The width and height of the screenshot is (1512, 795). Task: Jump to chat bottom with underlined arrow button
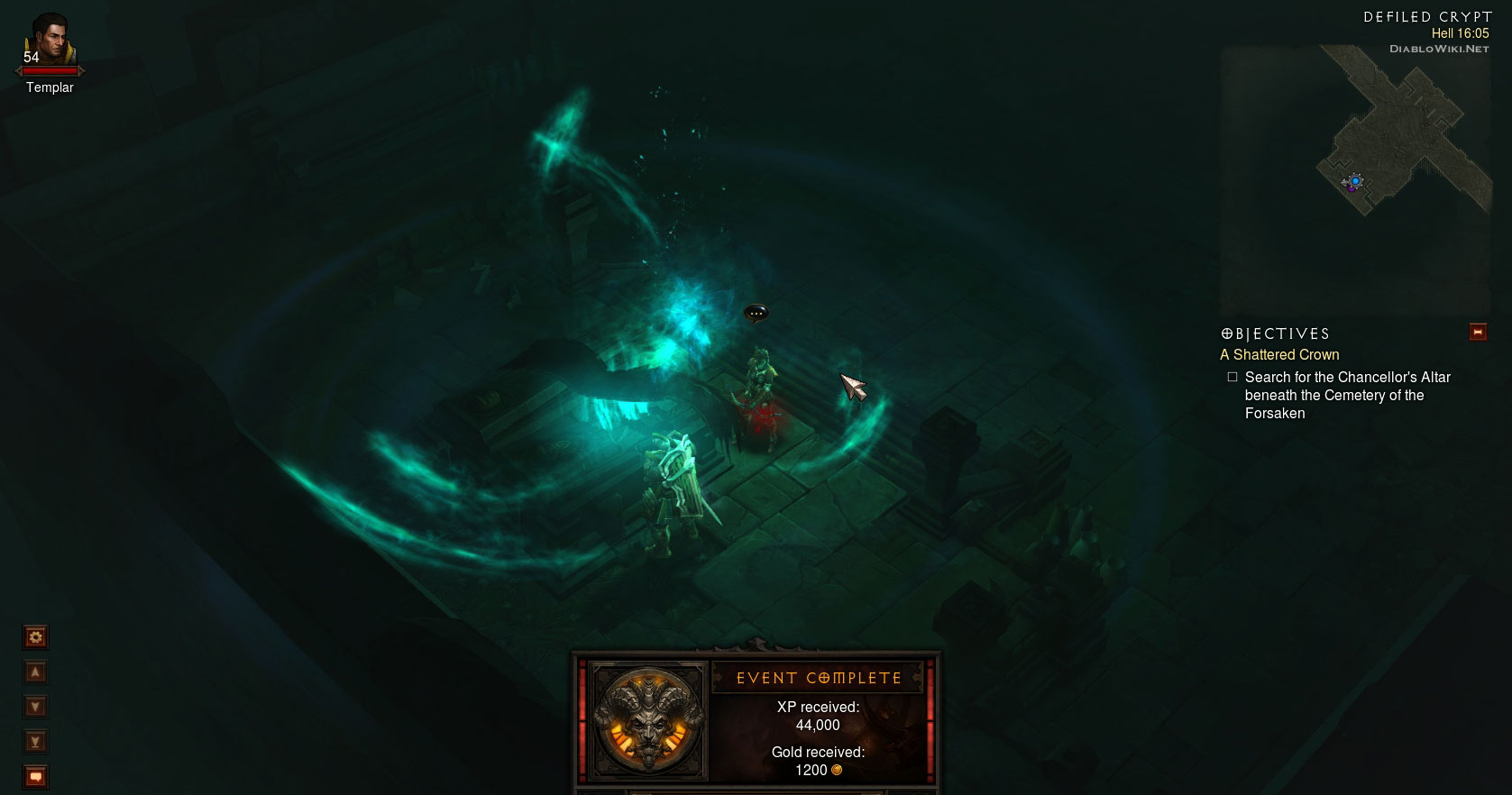point(36,742)
